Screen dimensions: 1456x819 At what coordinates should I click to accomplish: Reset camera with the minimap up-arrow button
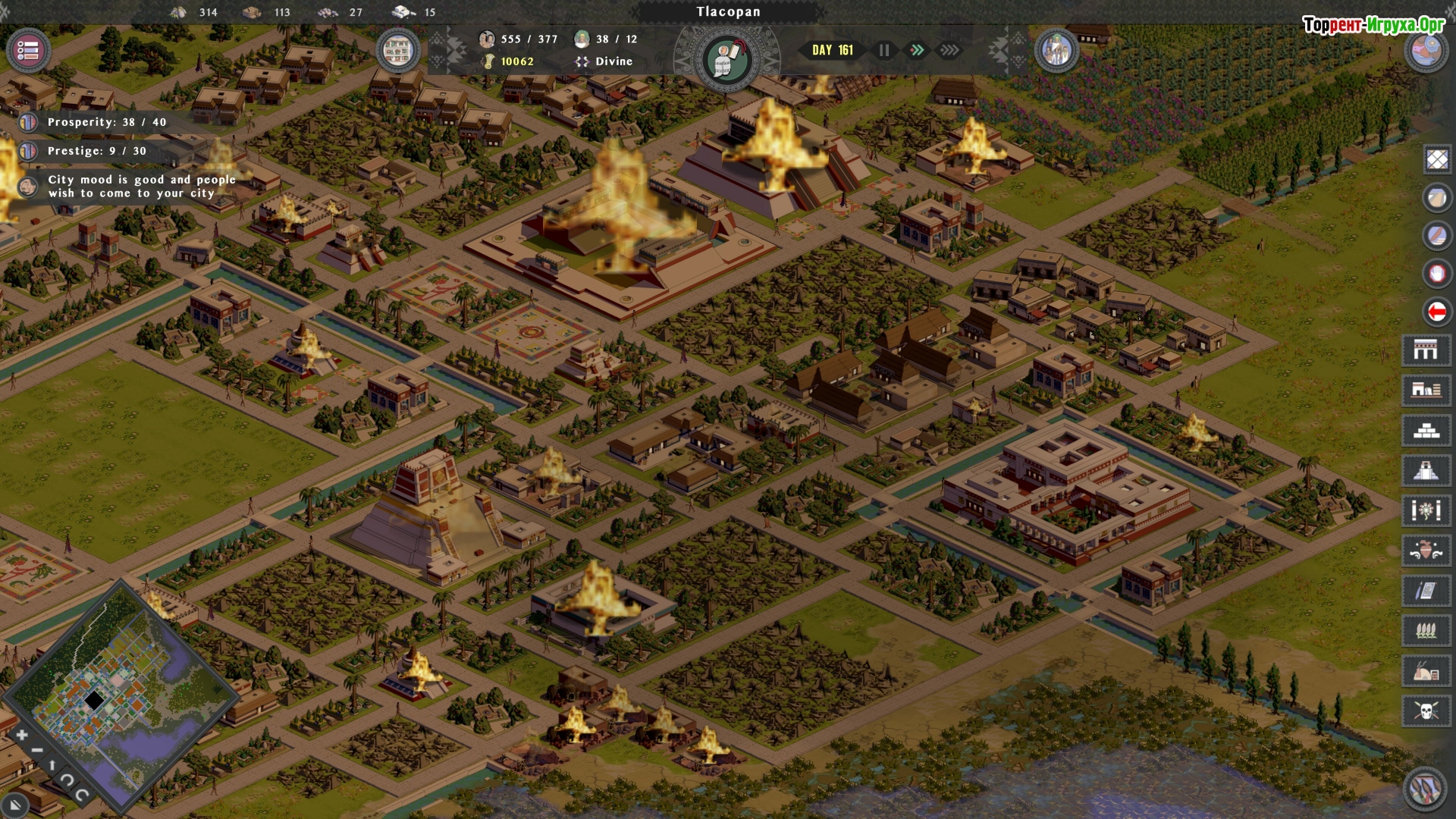click(52, 765)
